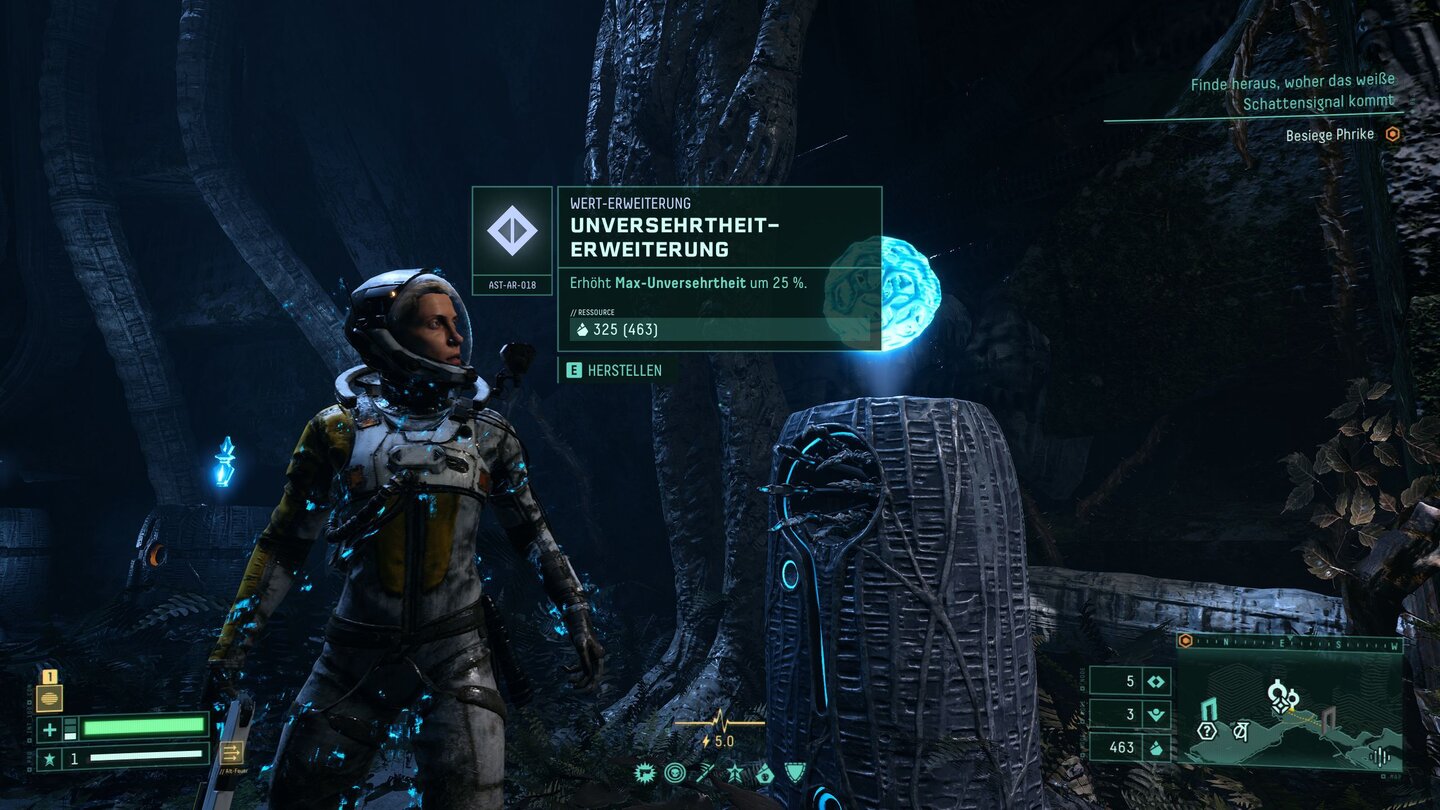Select the yellow consumable item slot

pos(49,697)
